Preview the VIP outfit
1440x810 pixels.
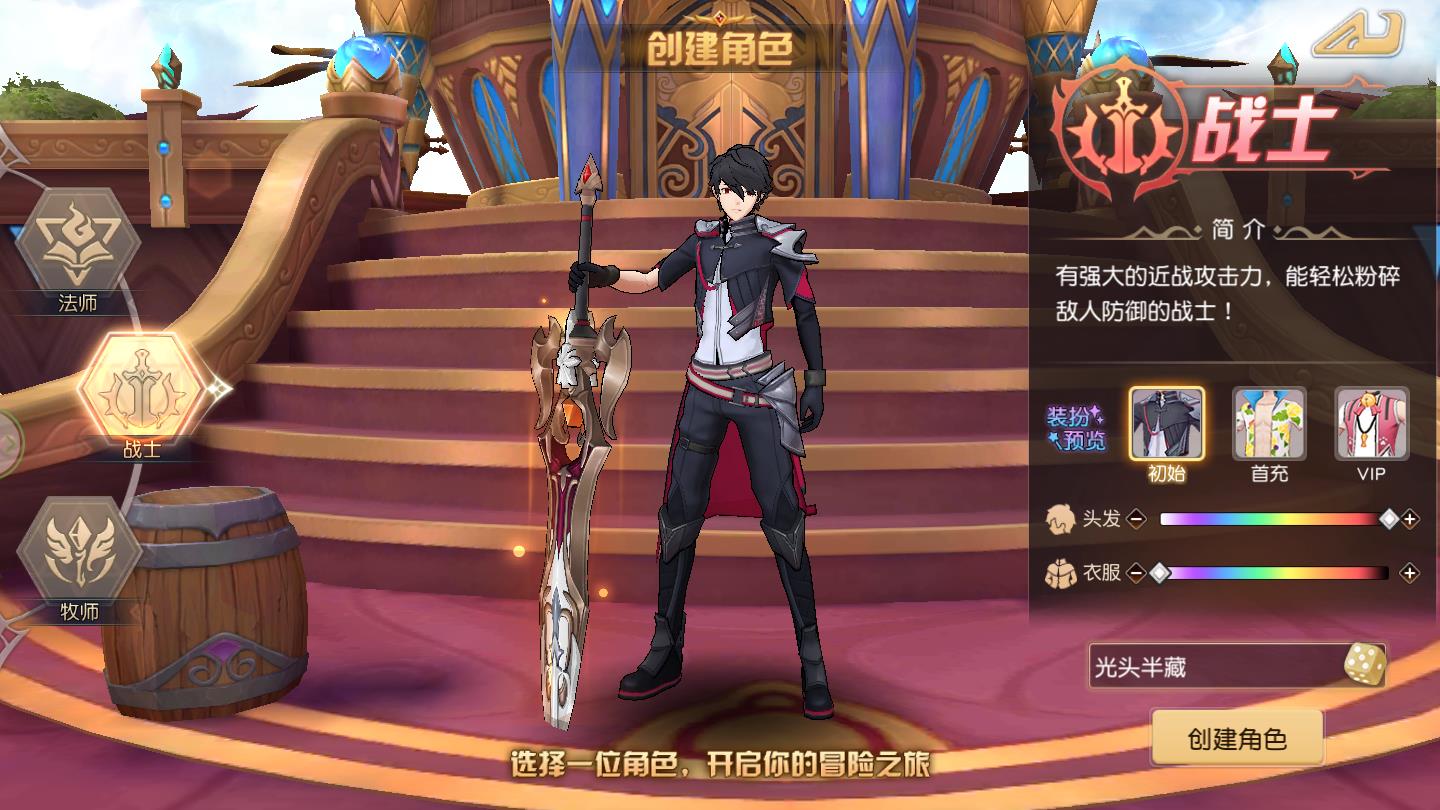(1371, 424)
